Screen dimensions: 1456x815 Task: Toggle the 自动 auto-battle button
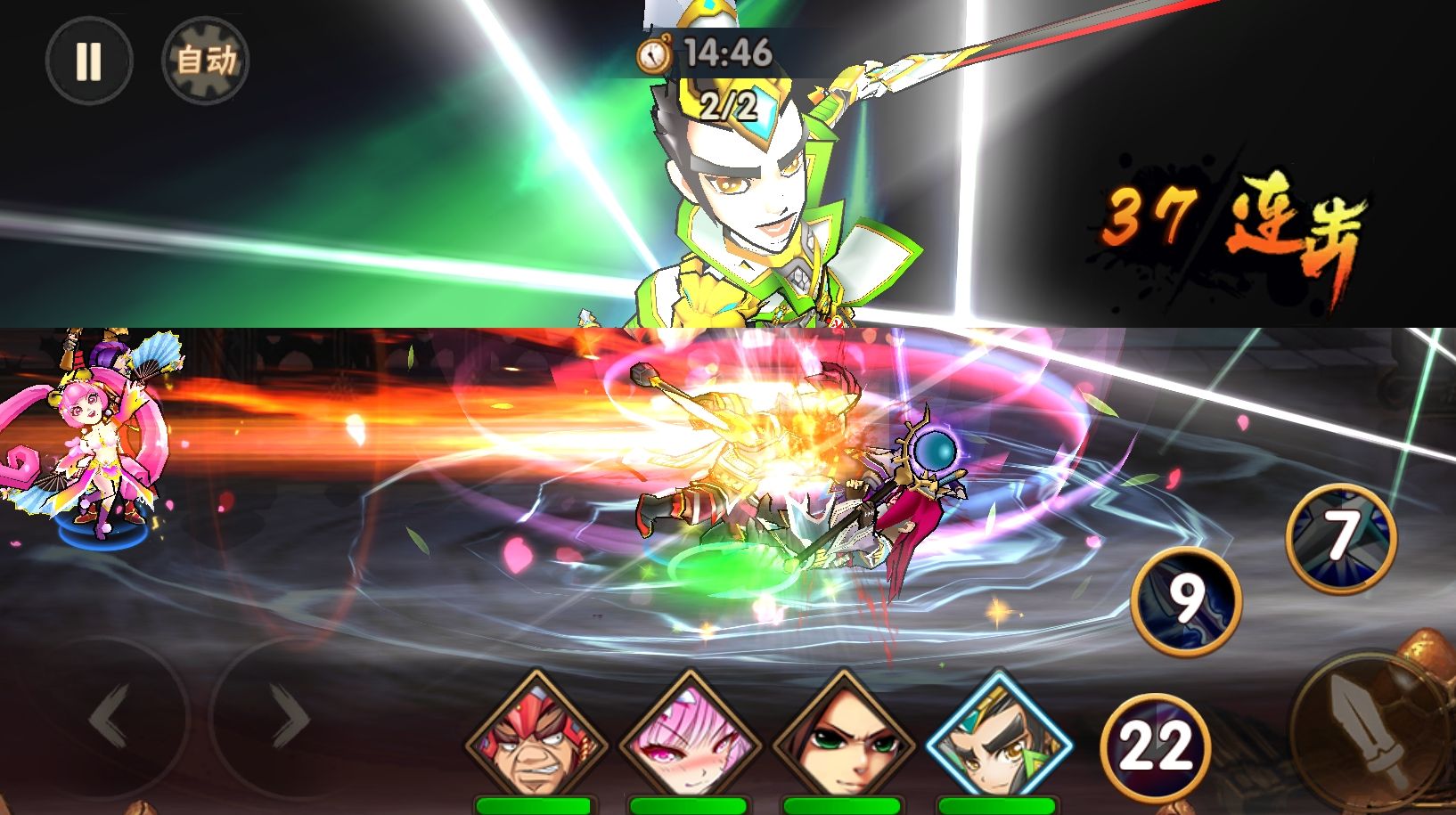click(x=205, y=61)
